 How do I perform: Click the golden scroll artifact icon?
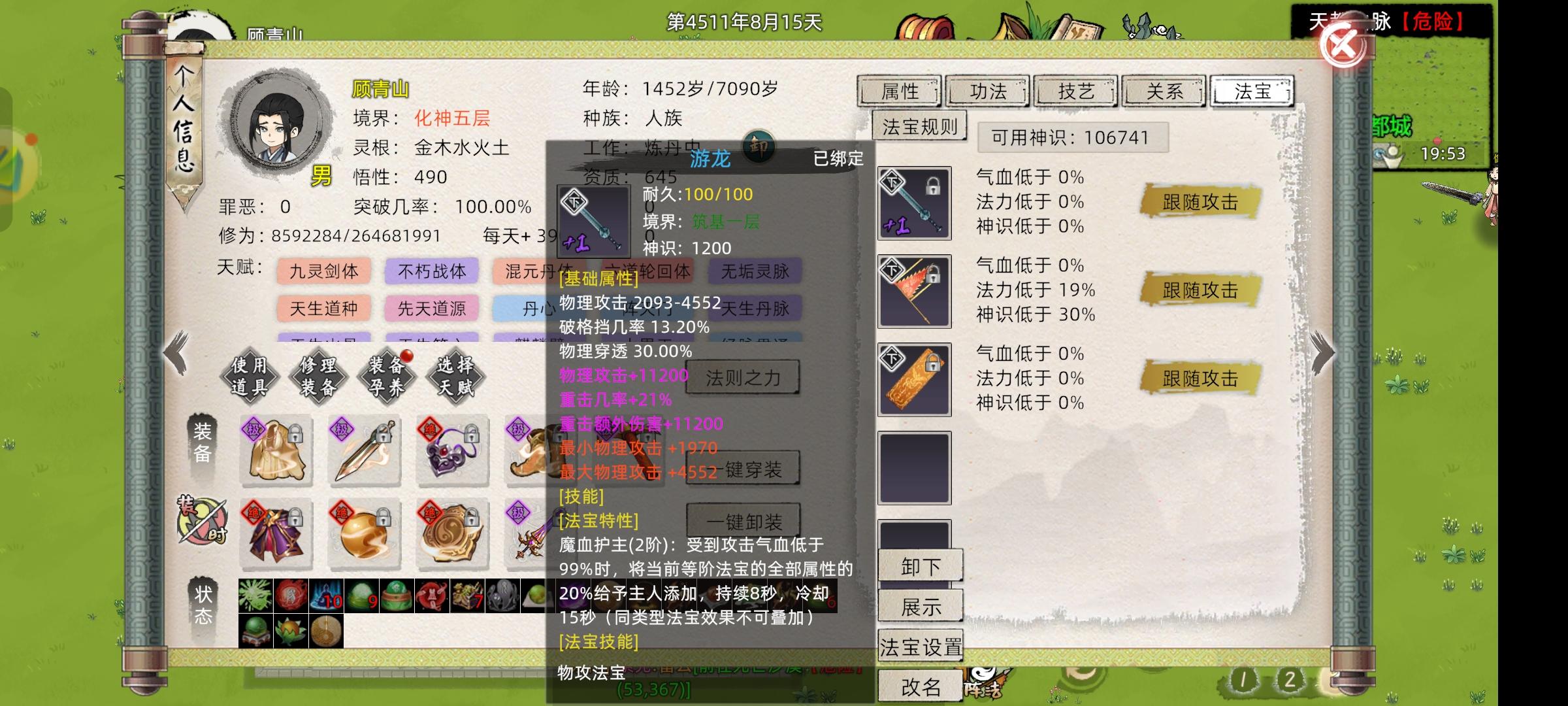914,379
